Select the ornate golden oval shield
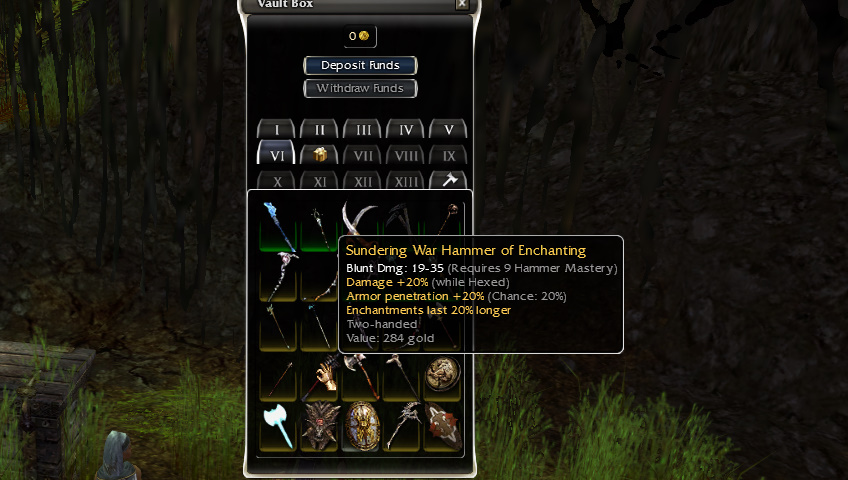Viewport: 848px width, 480px height. point(360,425)
